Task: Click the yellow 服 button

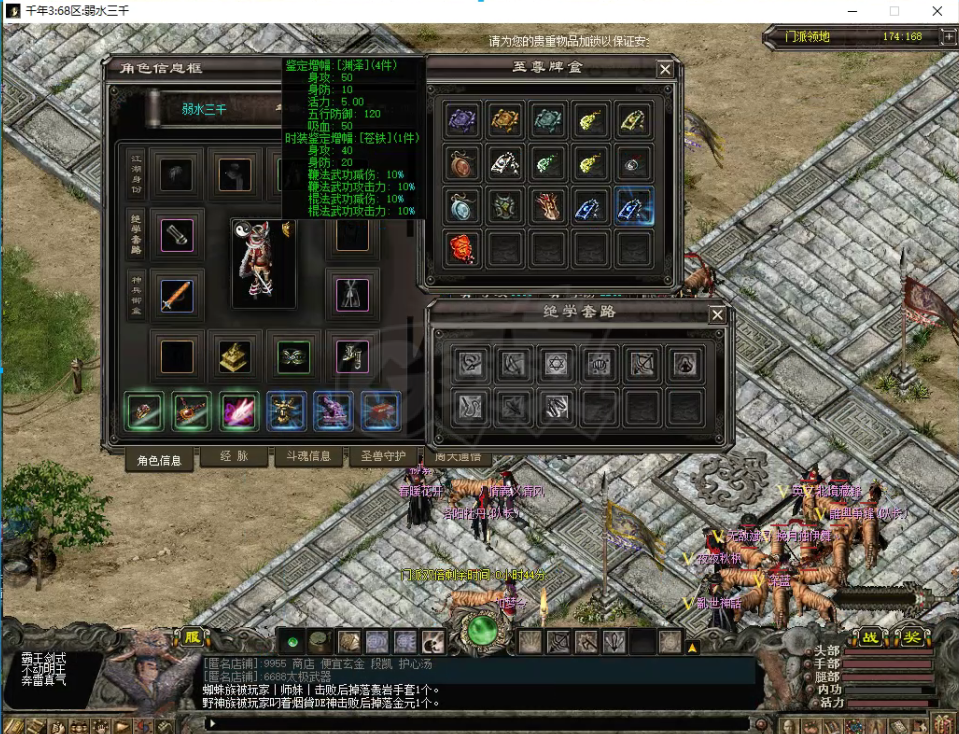Action: pos(189,636)
